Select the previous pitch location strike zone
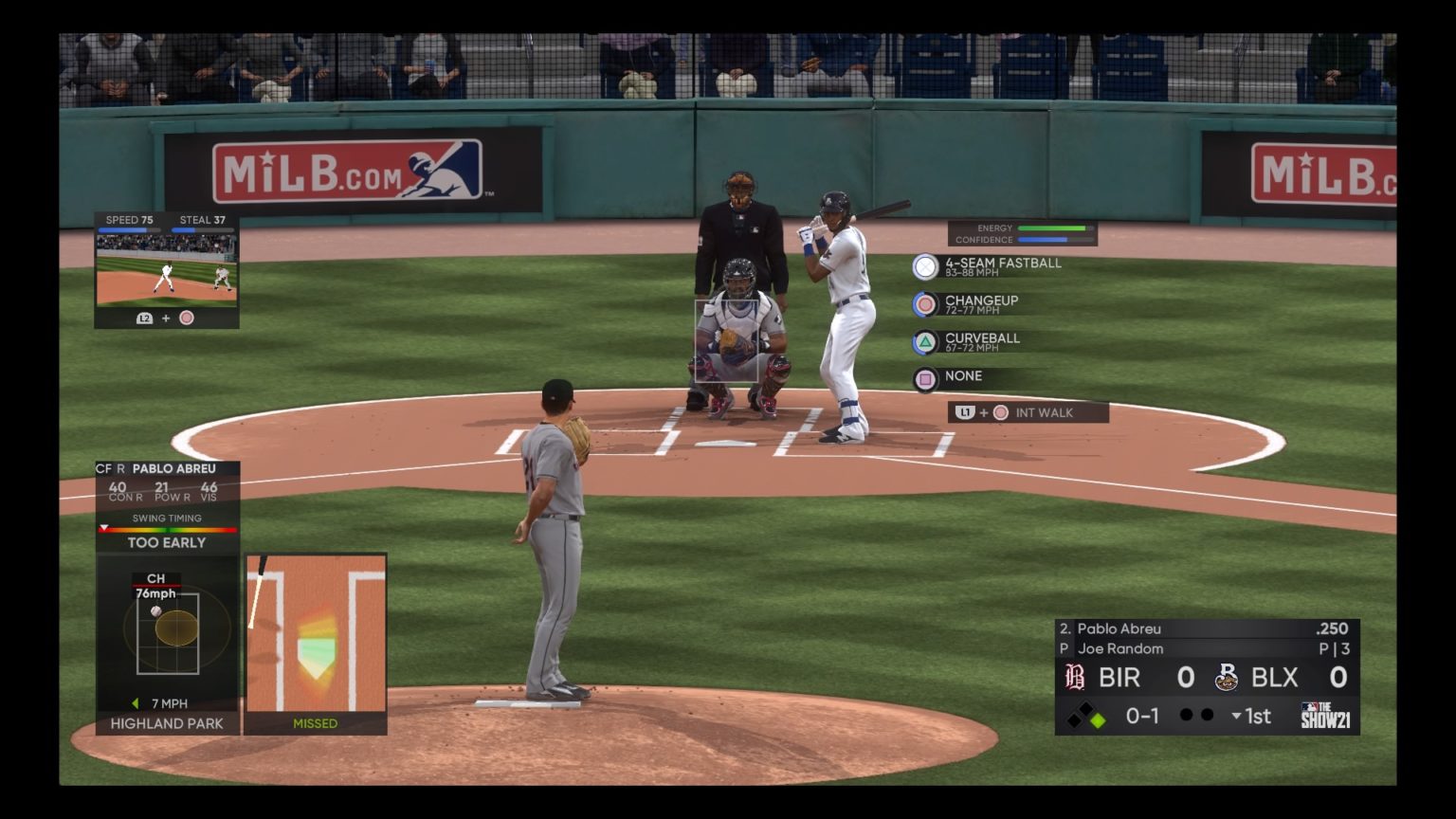 (168, 632)
